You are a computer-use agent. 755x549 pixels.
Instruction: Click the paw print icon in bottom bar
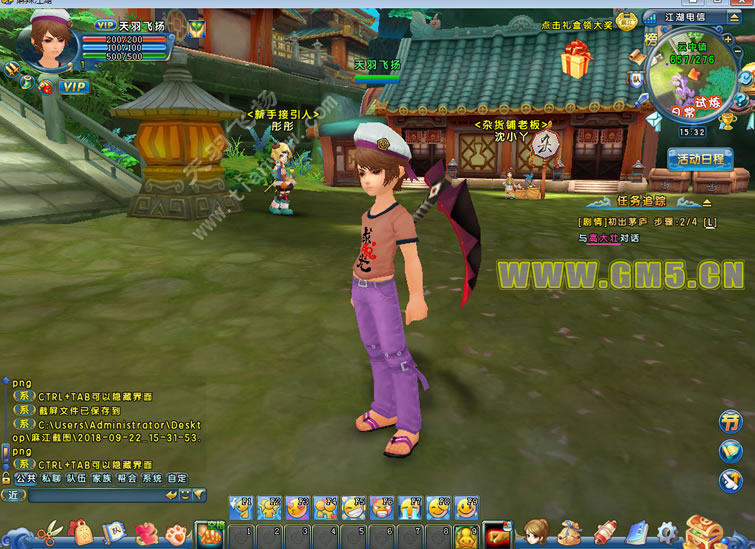pos(177,535)
